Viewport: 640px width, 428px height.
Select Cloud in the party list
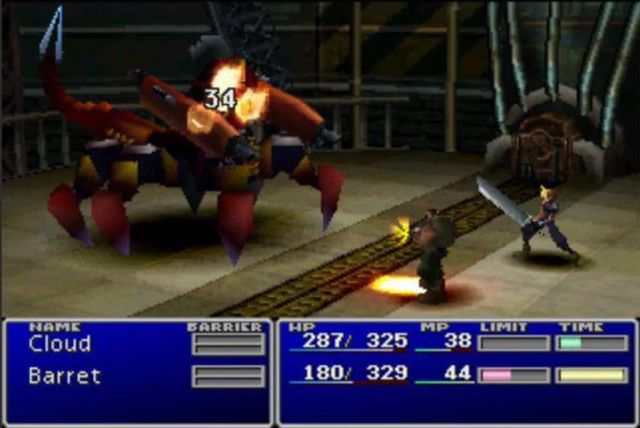tap(60, 344)
